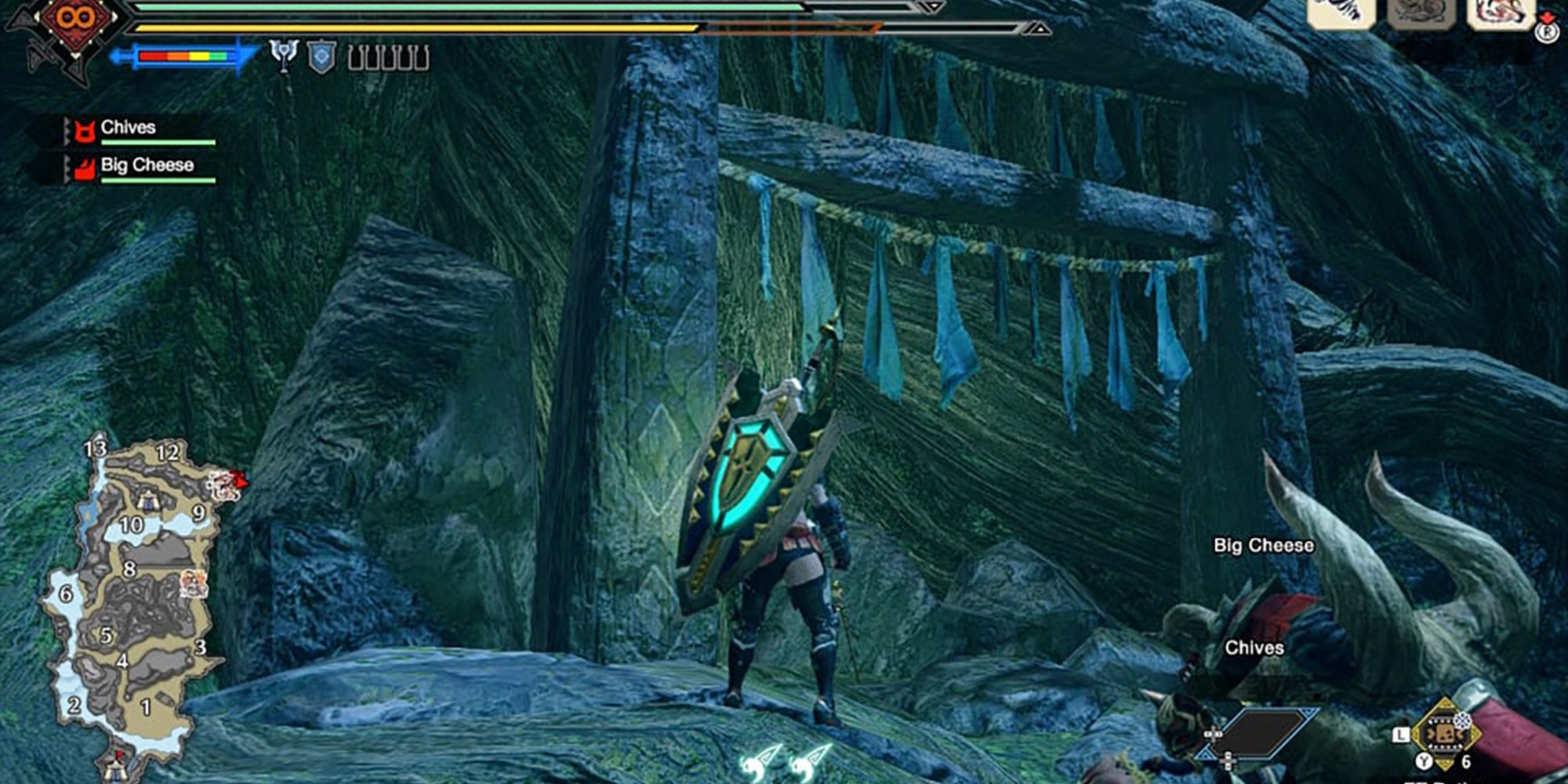
Task: Click the monster marker beside minimap area 8
Action: (x=194, y=584)
